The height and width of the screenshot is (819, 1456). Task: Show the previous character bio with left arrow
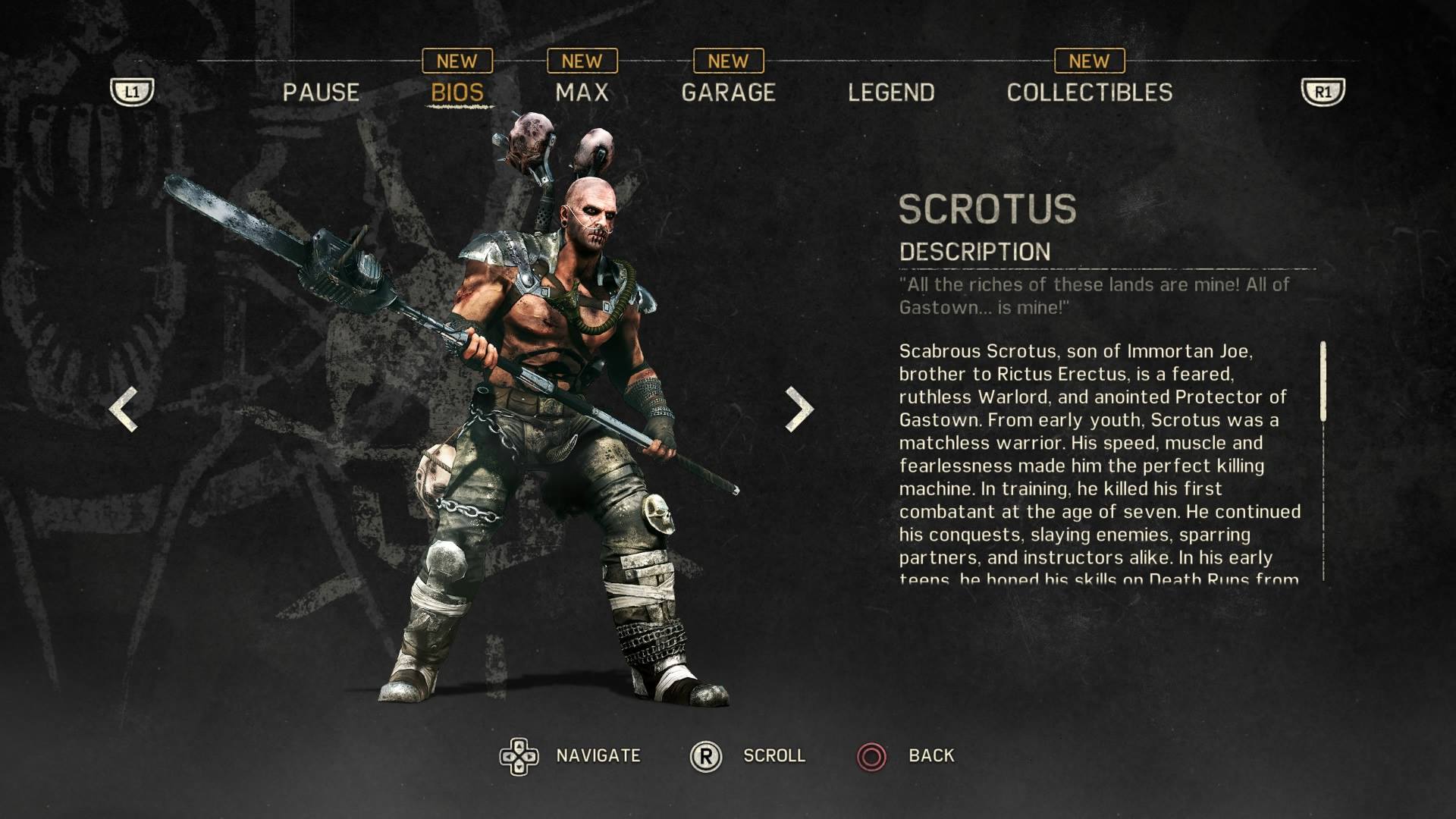tap(124, 409)
